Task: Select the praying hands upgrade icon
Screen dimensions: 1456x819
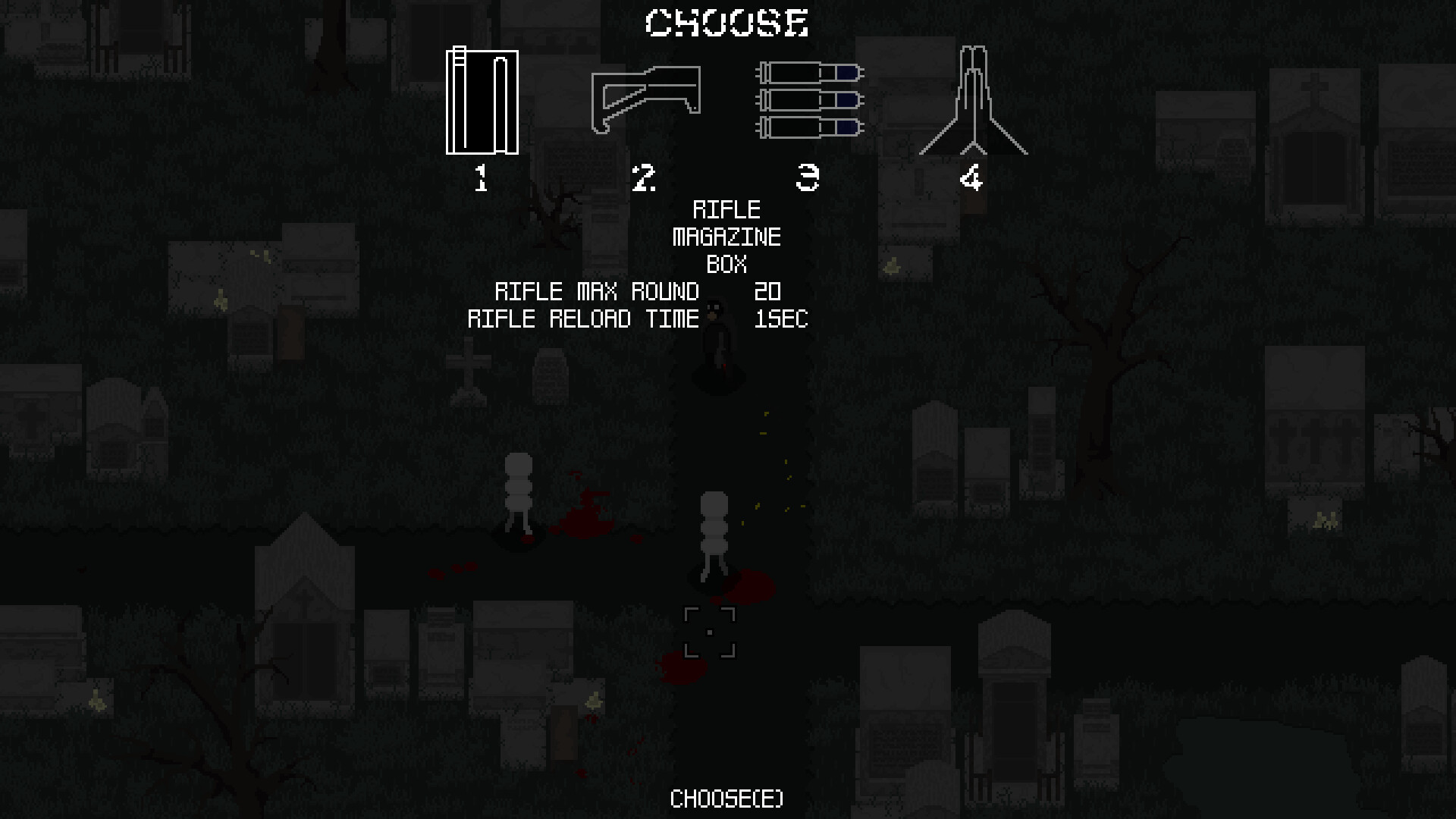Action: tap(973, 101)
